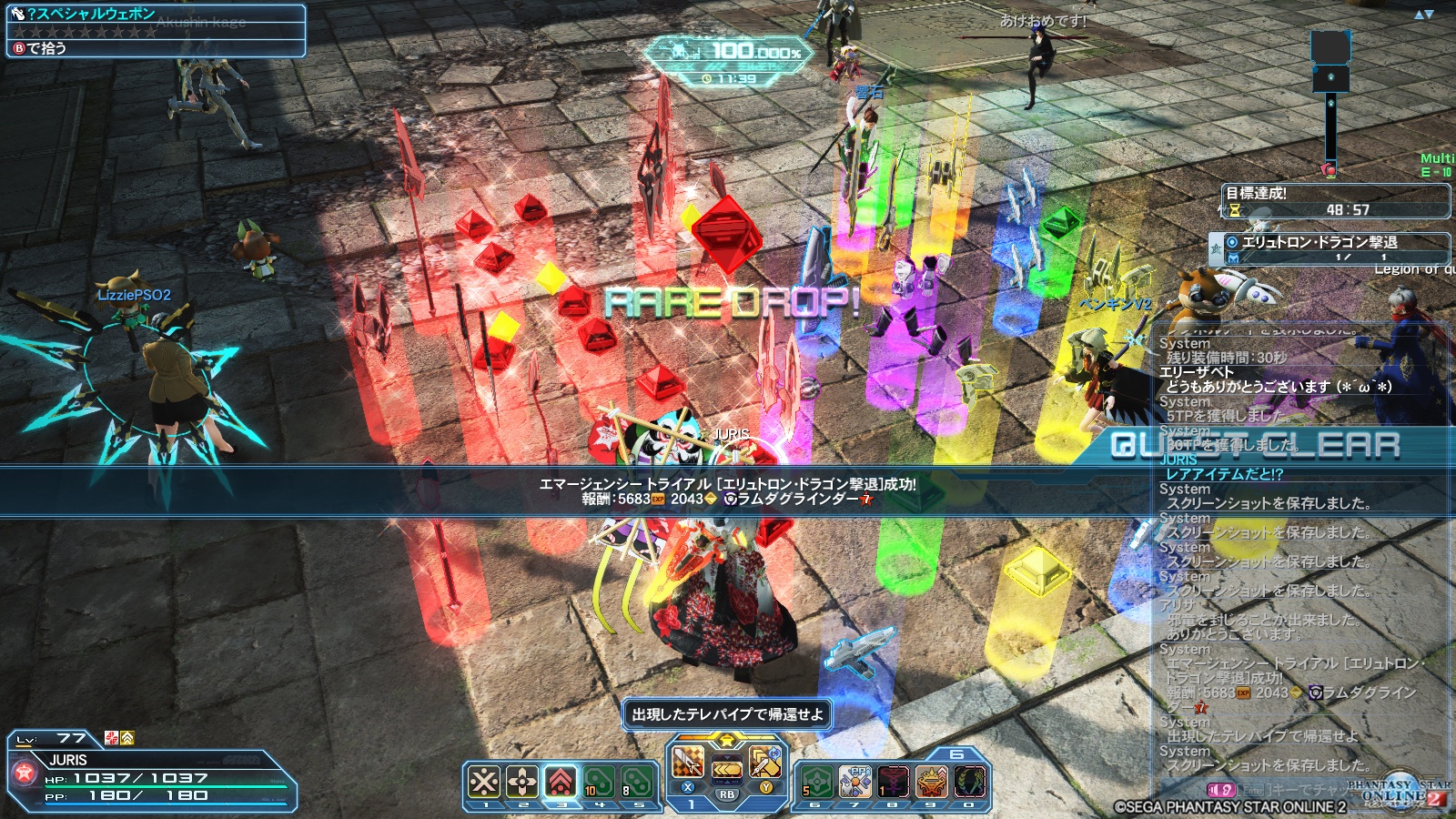Screen dimensions: 1456x819
Task: Select the cross-shaped skill in subpalette slot 1
Action: click(484, 781)
